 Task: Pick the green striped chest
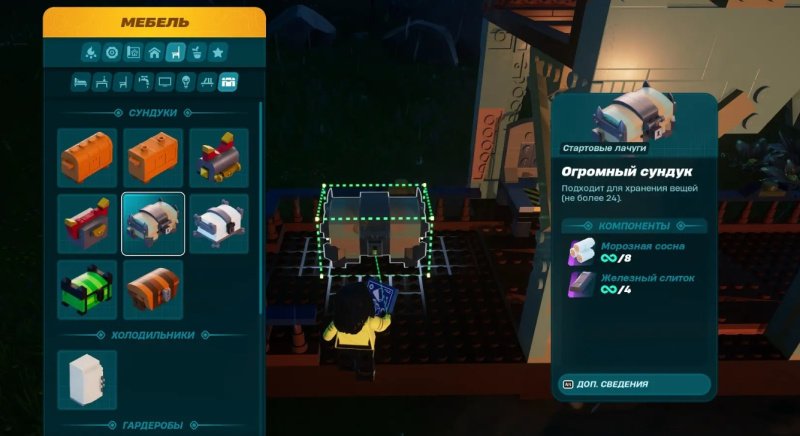[x=87, y=290]
